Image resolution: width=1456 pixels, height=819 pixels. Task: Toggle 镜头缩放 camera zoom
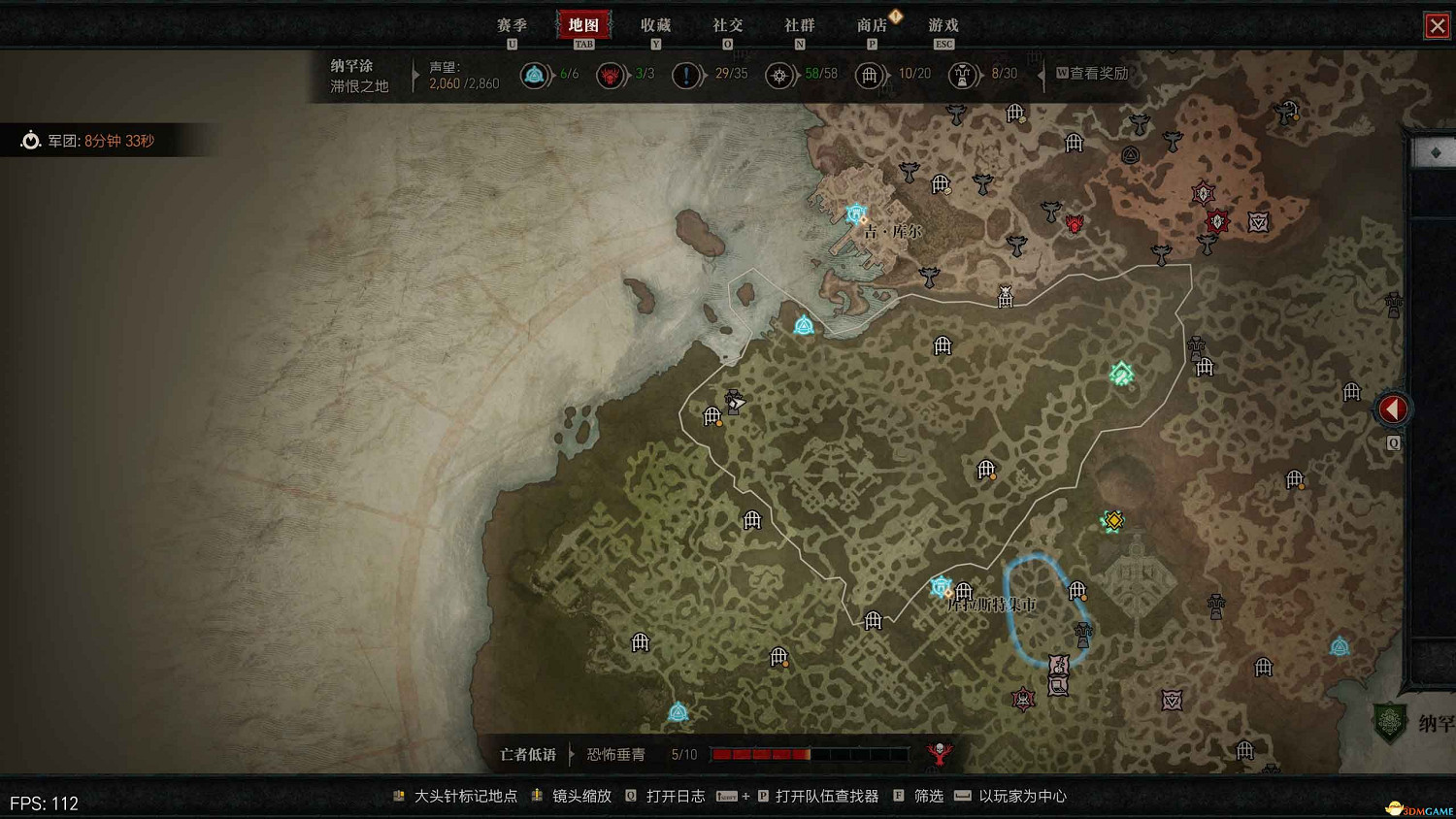pyautogui.click(x=584, y=796)
